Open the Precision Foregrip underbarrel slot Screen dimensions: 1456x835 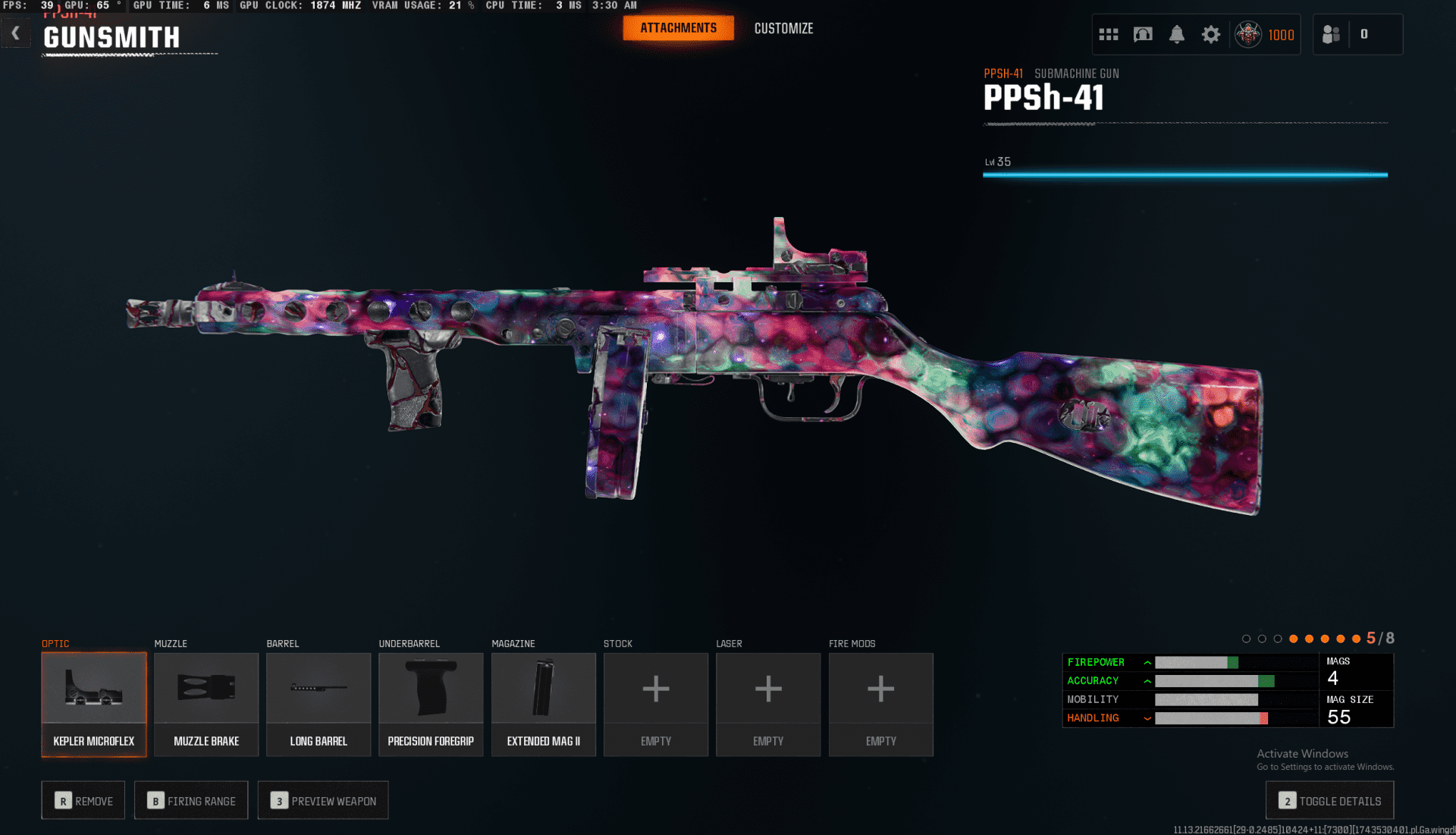pos(431,704)
